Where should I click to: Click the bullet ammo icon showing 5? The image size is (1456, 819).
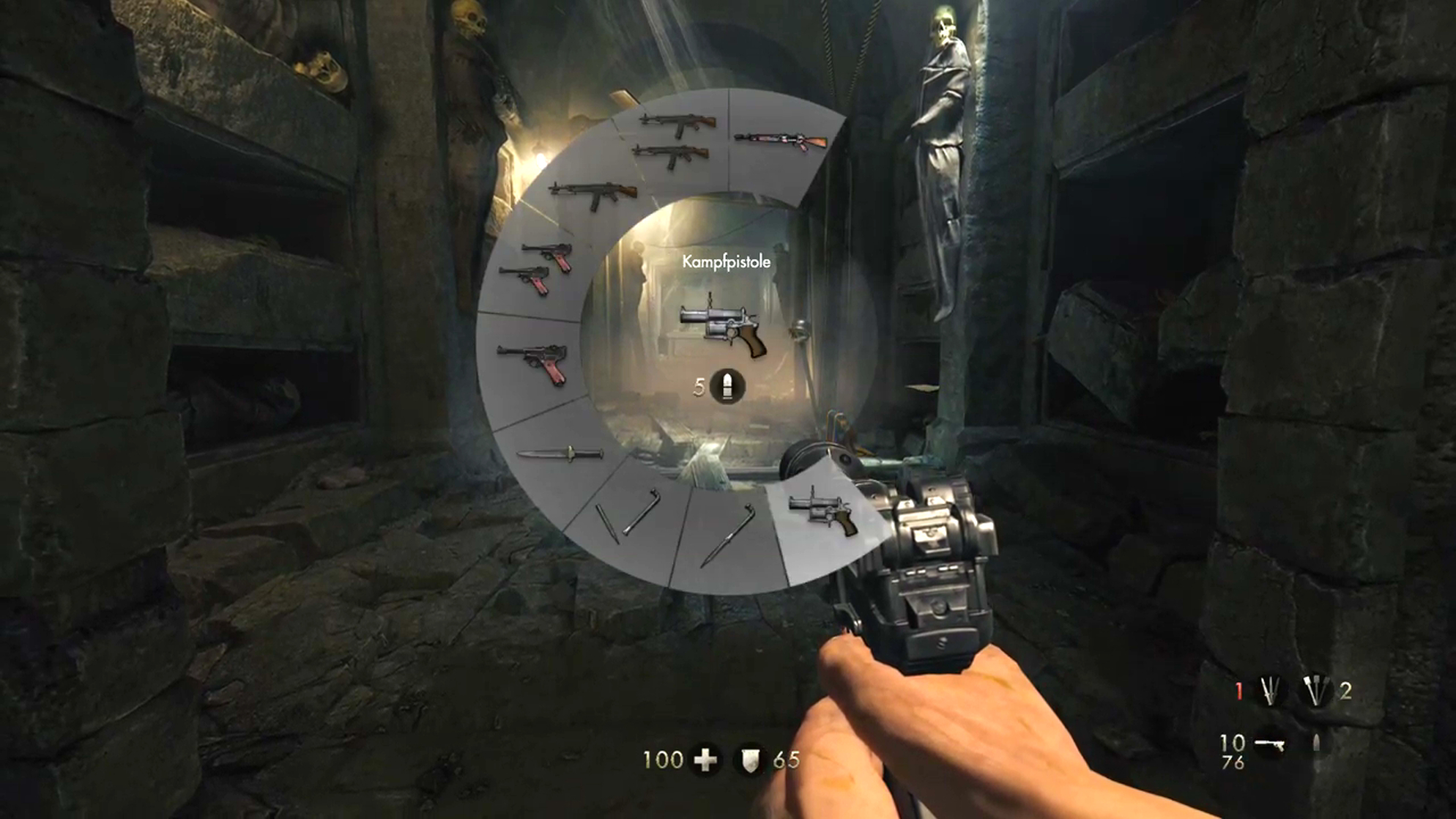[726, 385]
